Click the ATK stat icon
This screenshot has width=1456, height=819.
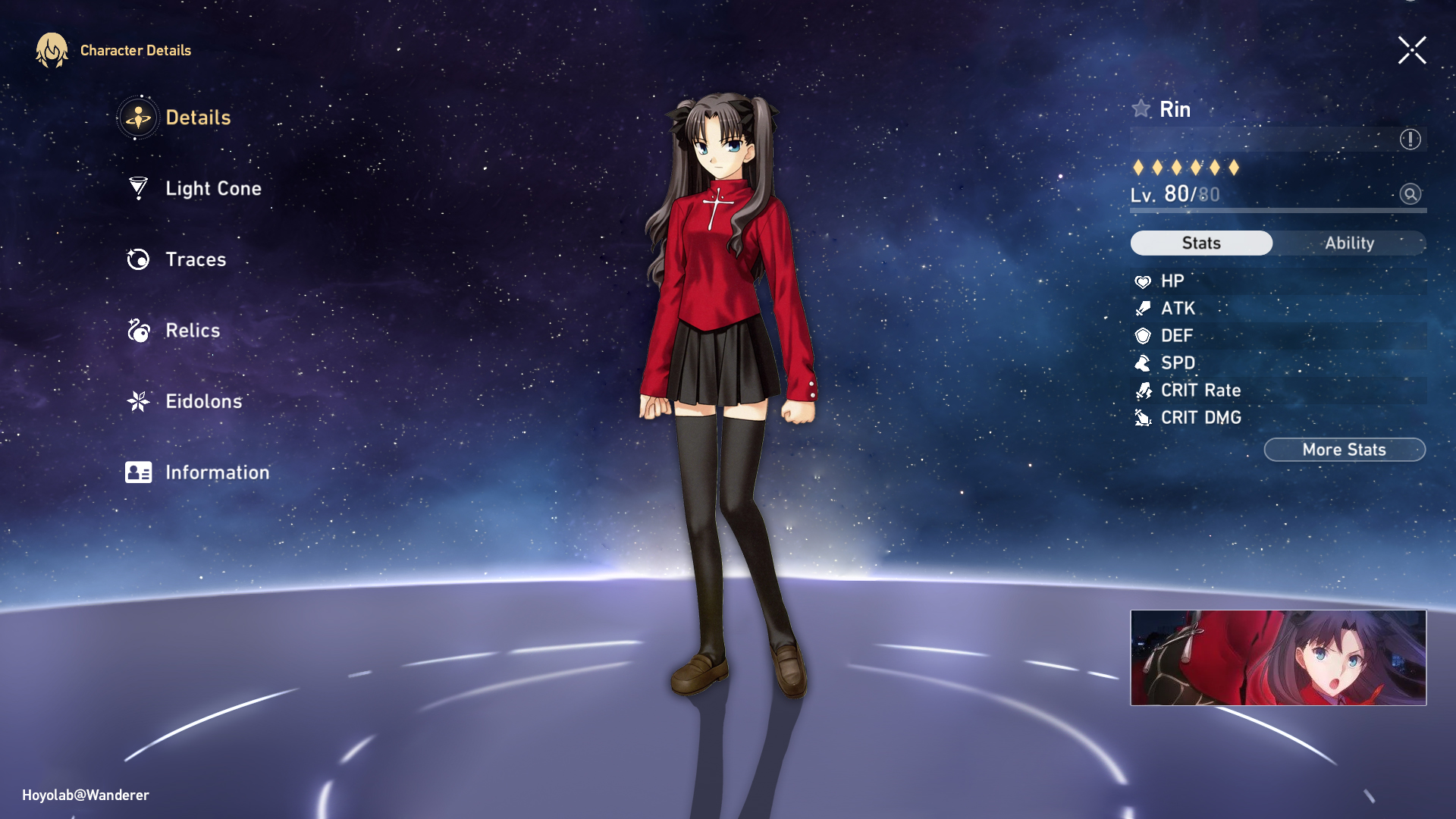[x=1141, y=309]
